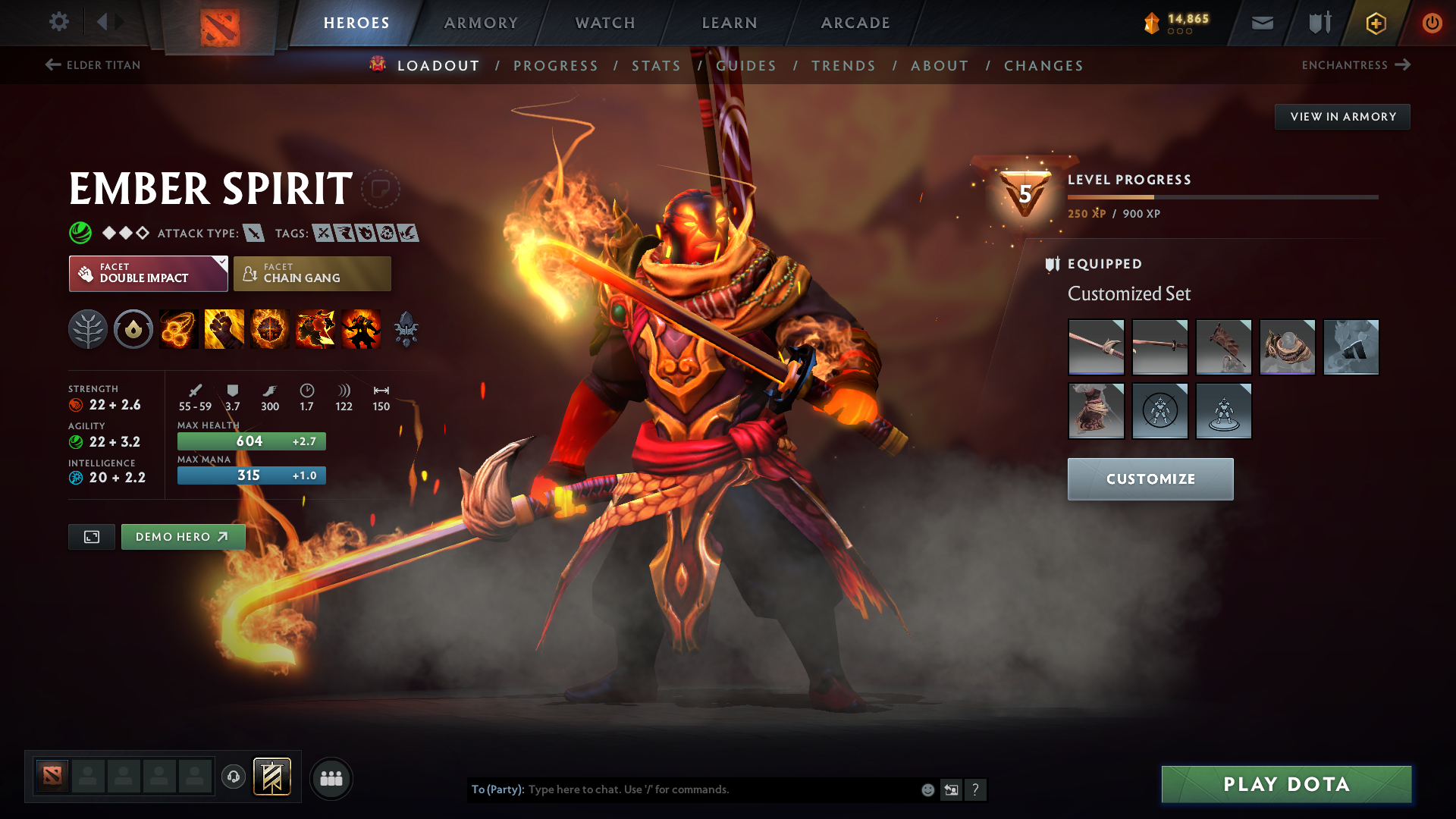
Task: Click the CUSTOMIZE button
Action: coord(1150,479)
